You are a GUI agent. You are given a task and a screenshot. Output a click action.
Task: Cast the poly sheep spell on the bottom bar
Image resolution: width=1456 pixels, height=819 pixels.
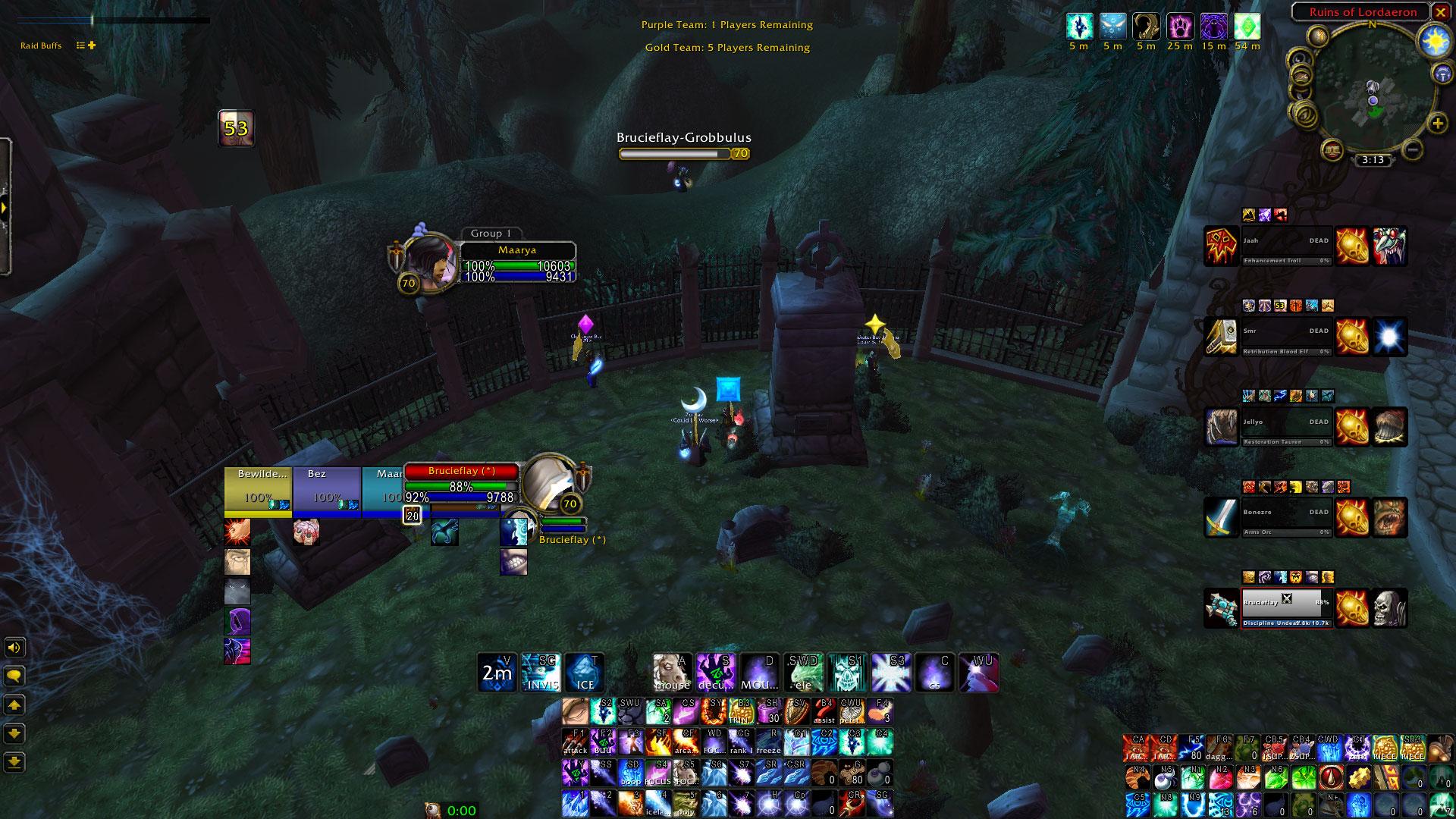pyautogui.click(x=686, y=804)
